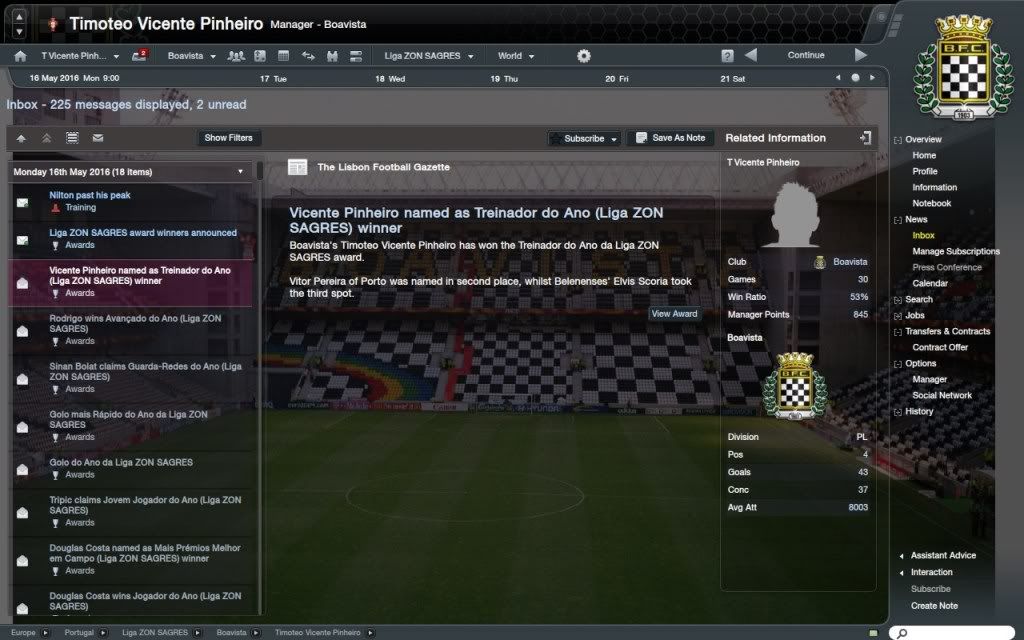The height and width of the screenshot is (640, 1024).
Task: Click the Continue button
Action: coord(805,55)
